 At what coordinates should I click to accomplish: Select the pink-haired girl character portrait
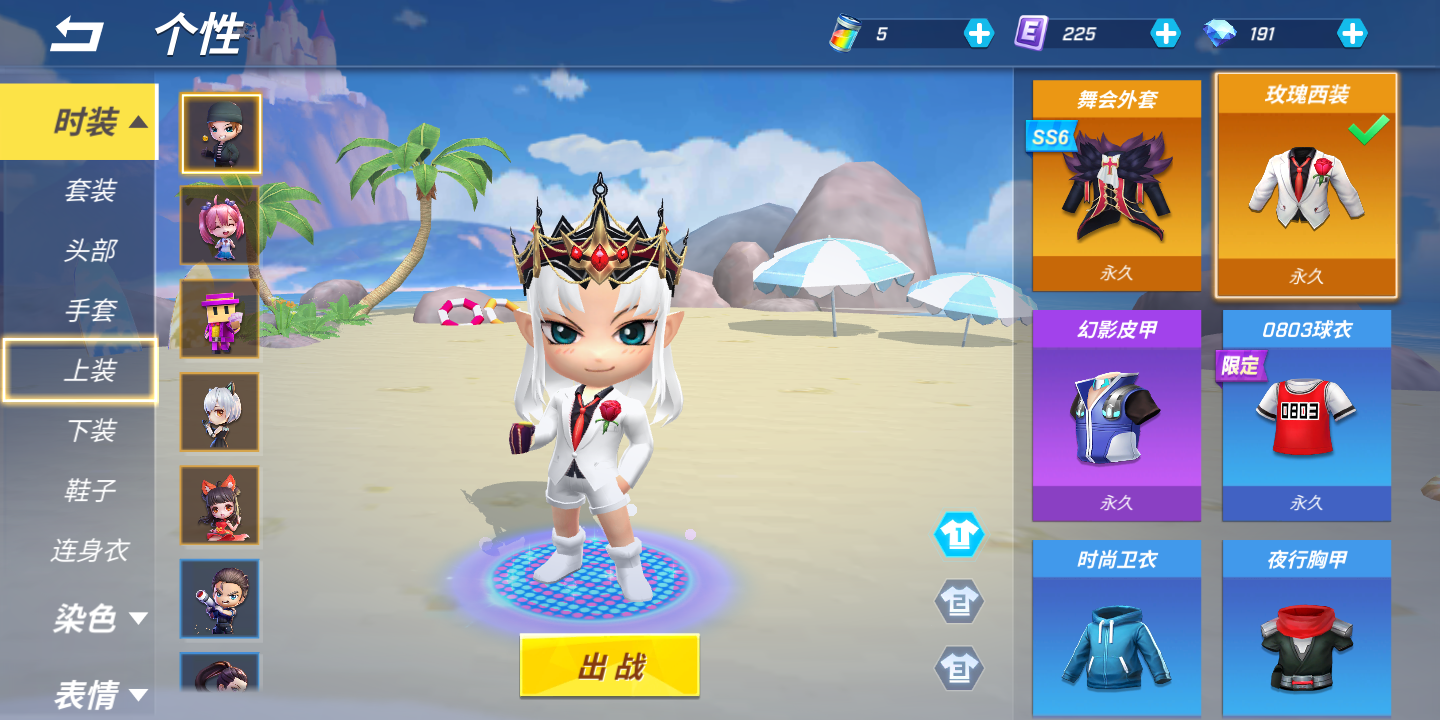pyautogui.click(x=220, y=225)
